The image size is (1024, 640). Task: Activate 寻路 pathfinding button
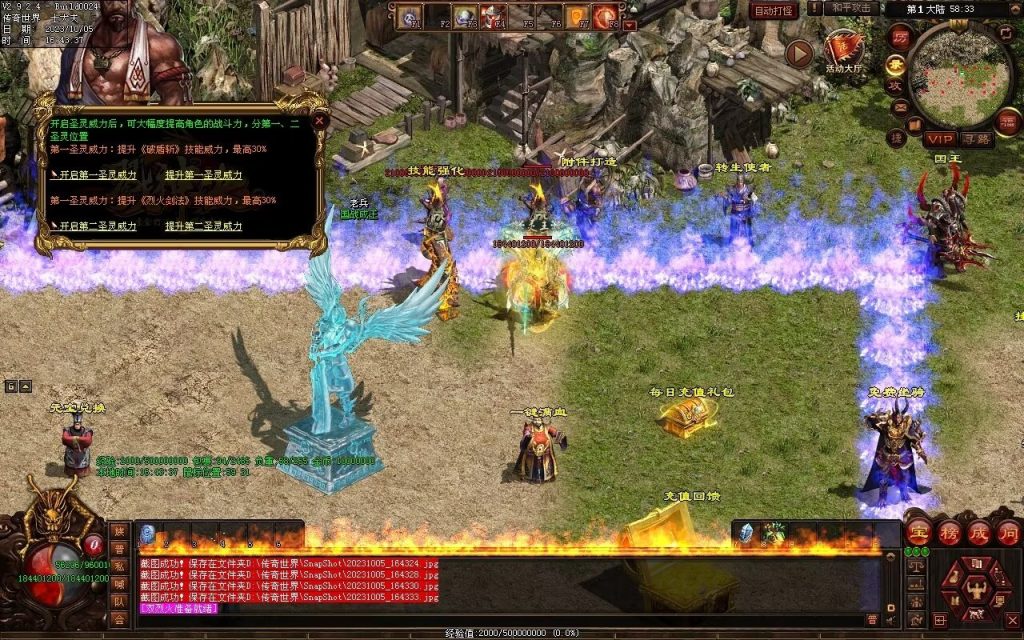pos(977,138)
